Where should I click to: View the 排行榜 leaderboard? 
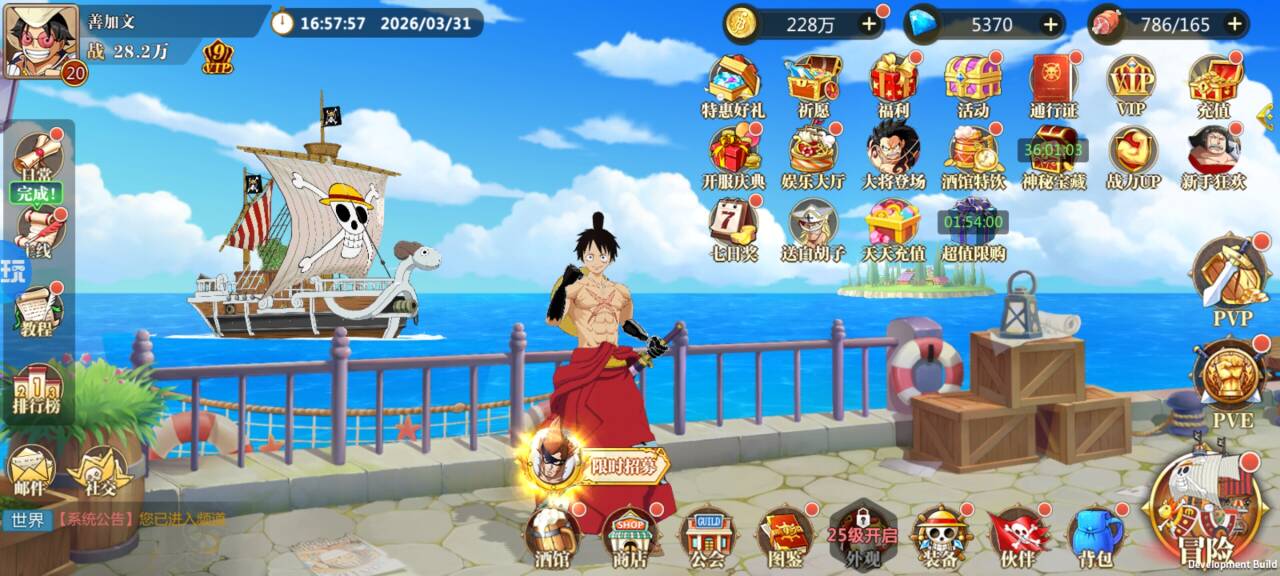click(37, 391)
